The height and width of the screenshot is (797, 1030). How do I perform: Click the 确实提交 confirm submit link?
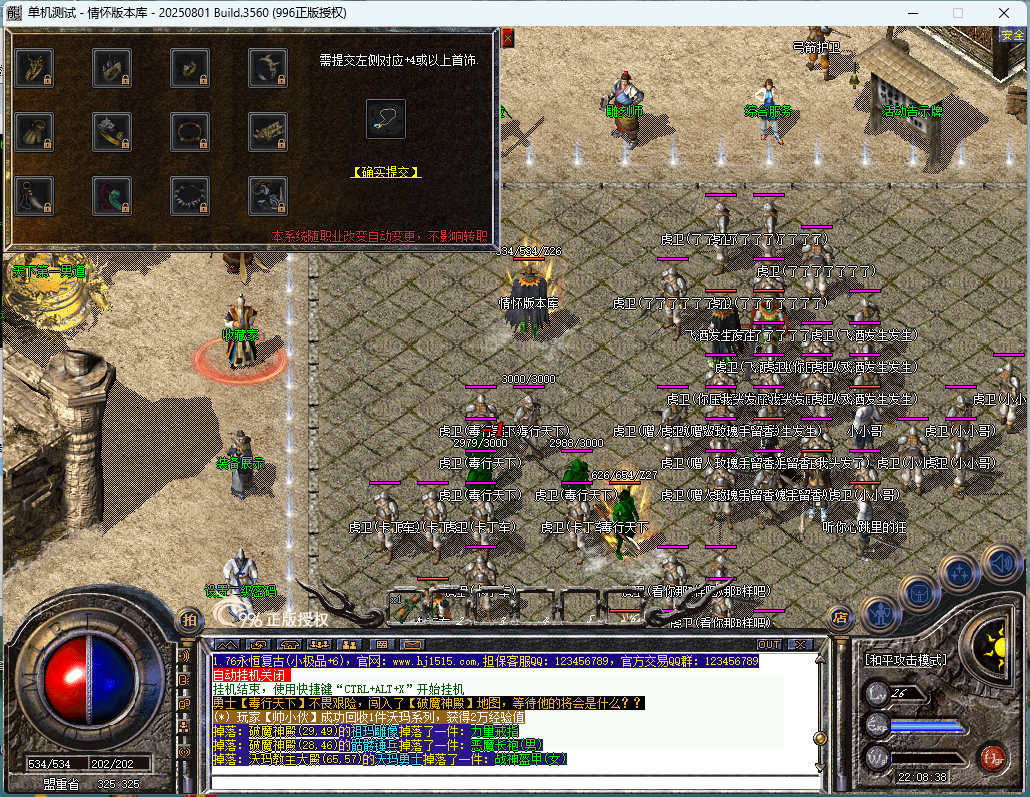386,172
